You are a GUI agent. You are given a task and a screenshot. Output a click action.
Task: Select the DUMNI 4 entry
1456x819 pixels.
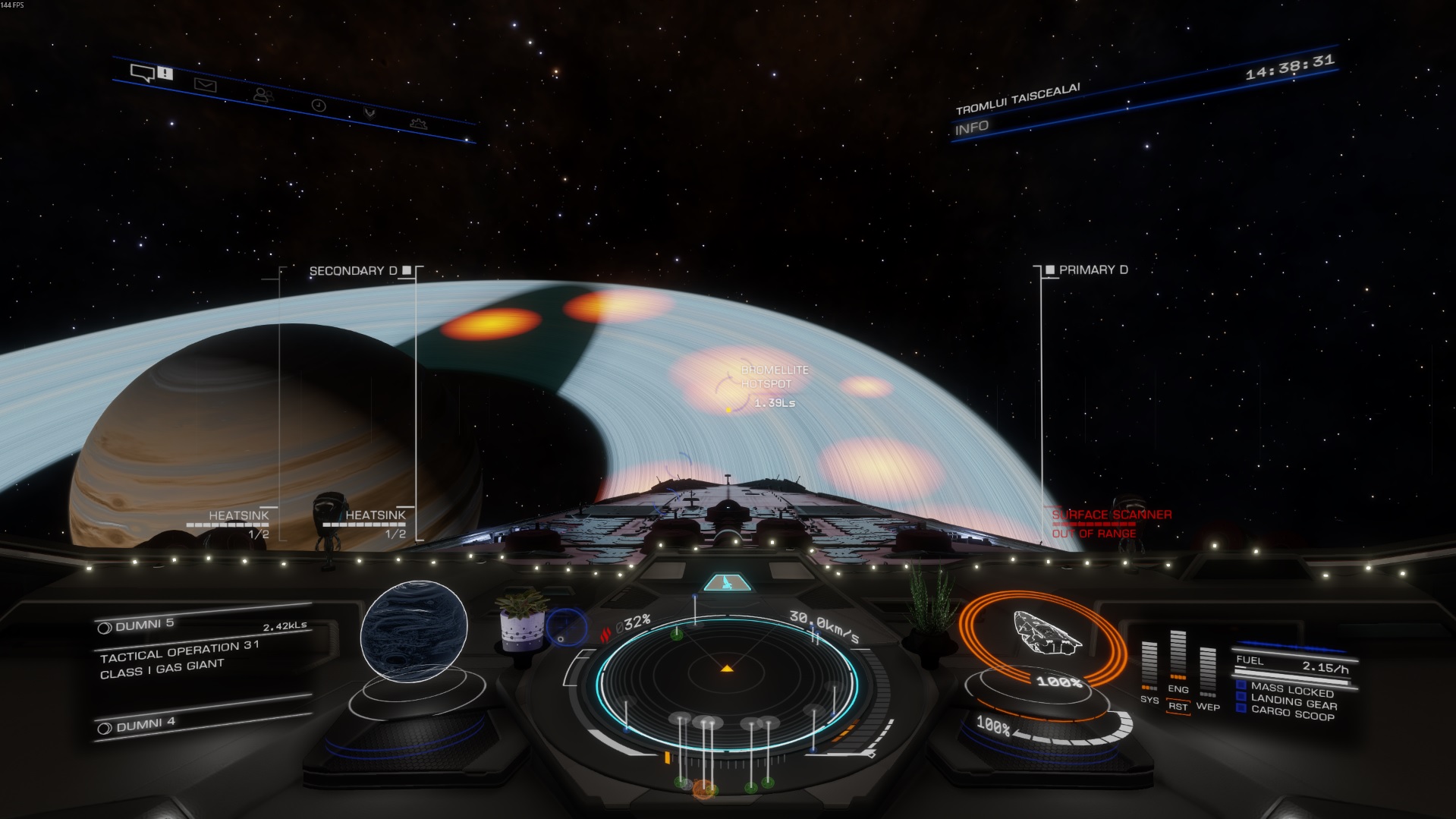point(146,725)
